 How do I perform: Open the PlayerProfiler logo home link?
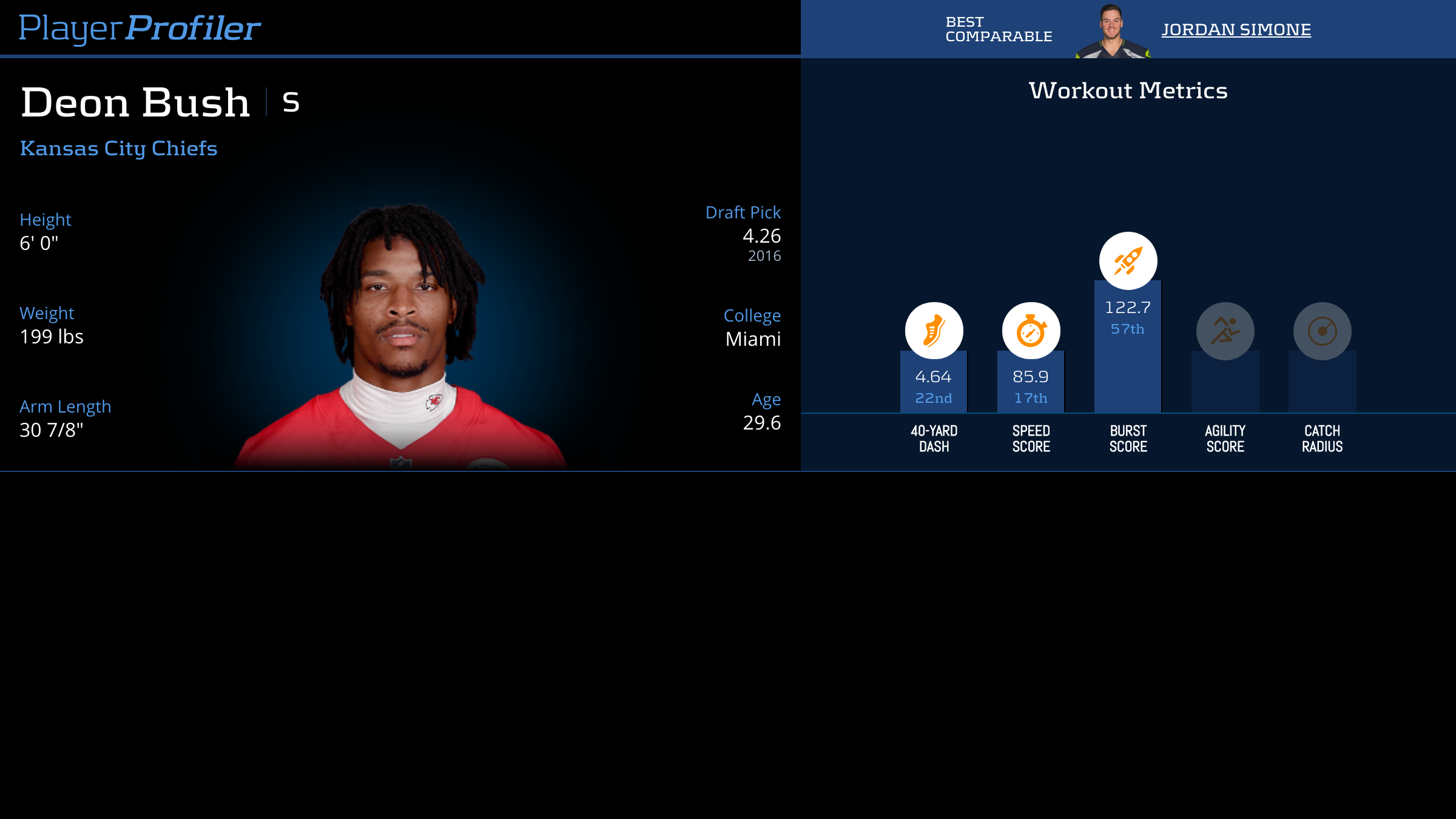point(140,29)
